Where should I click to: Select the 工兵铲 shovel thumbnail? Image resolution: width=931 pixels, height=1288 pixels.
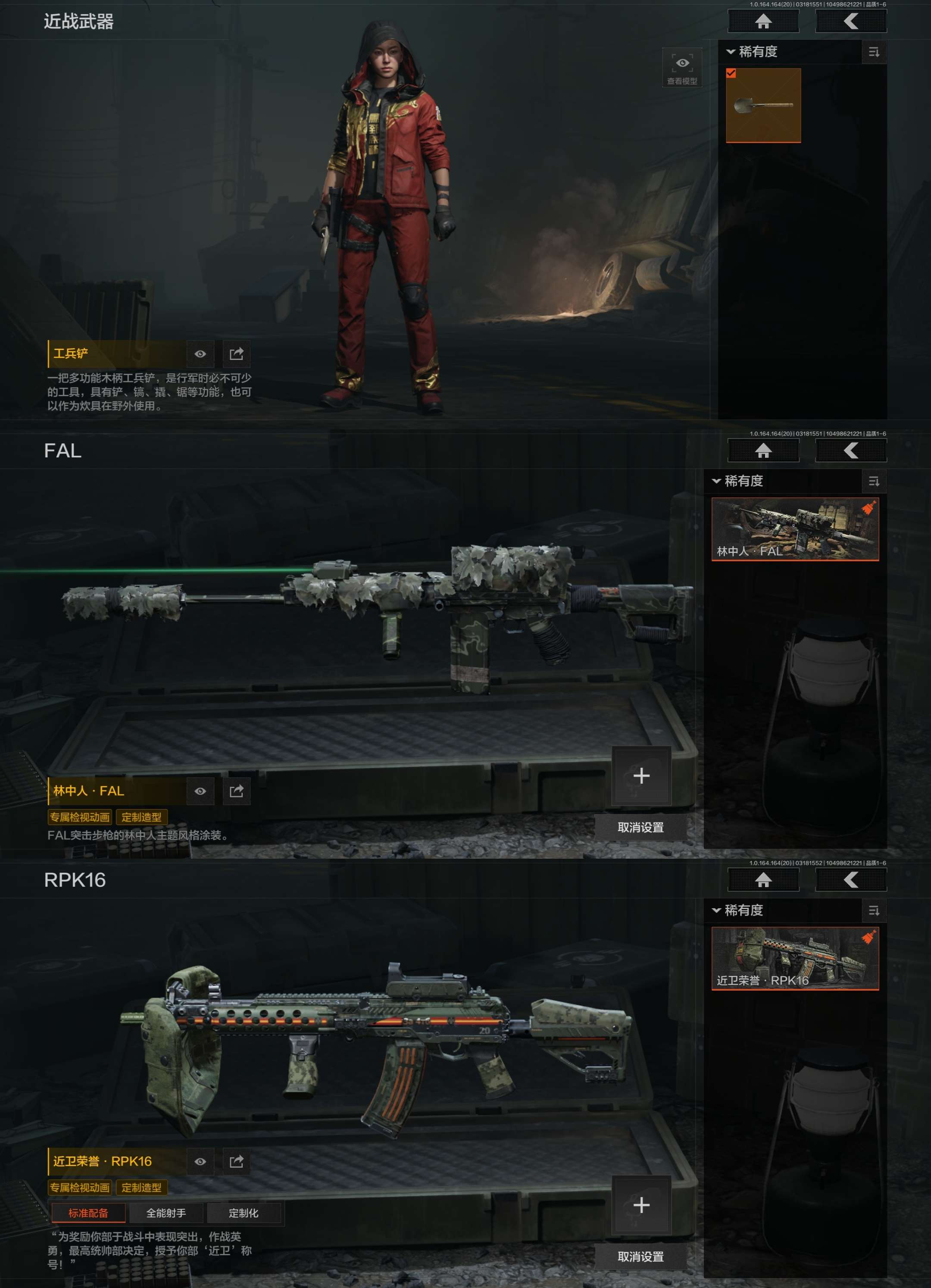pos(763,105)
